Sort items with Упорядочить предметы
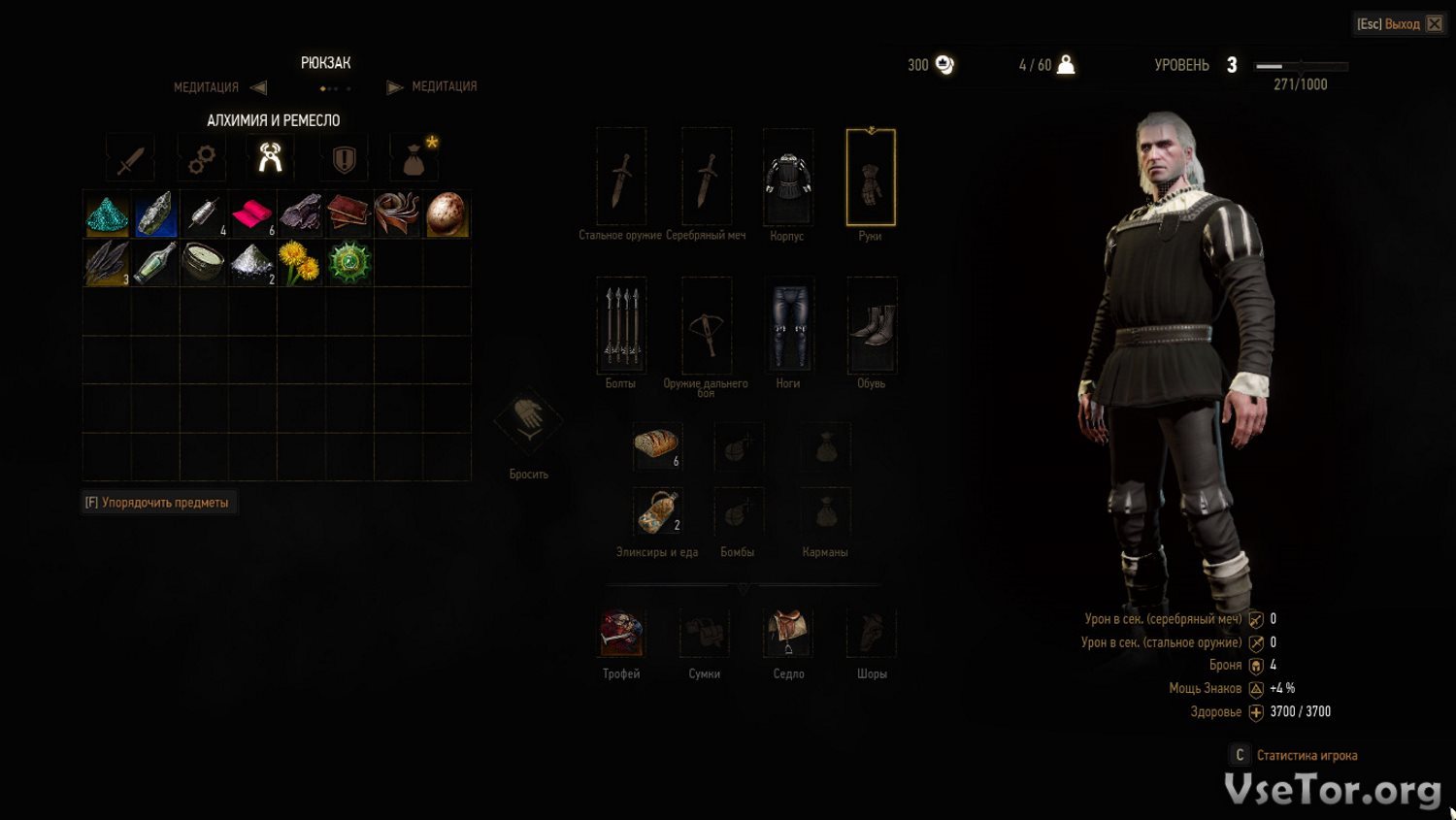 pyautogui.click(x=158, y=503)
